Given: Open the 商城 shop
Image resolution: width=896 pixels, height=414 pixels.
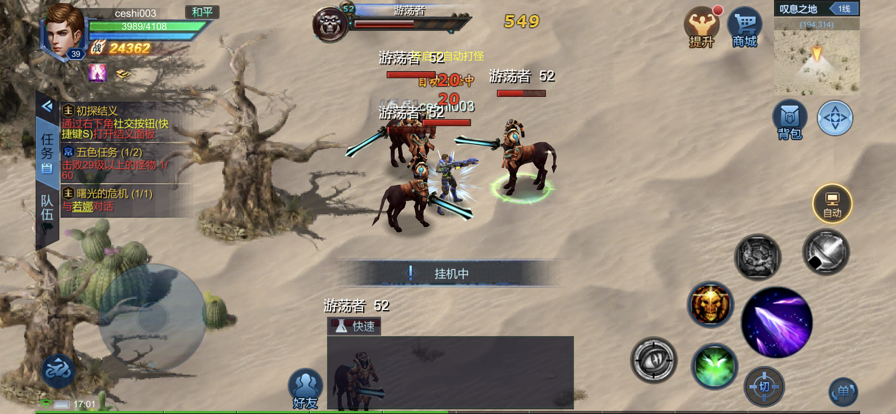Looking at the screenshot, I should coord(744,27).
